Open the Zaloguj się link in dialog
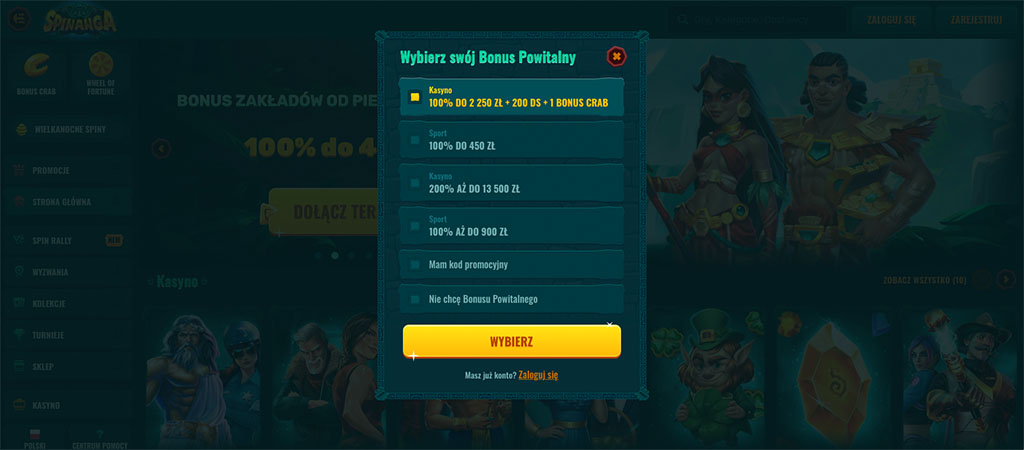Screen dimensions: 1024x450 pyautogui.click(x=538, y=375)
